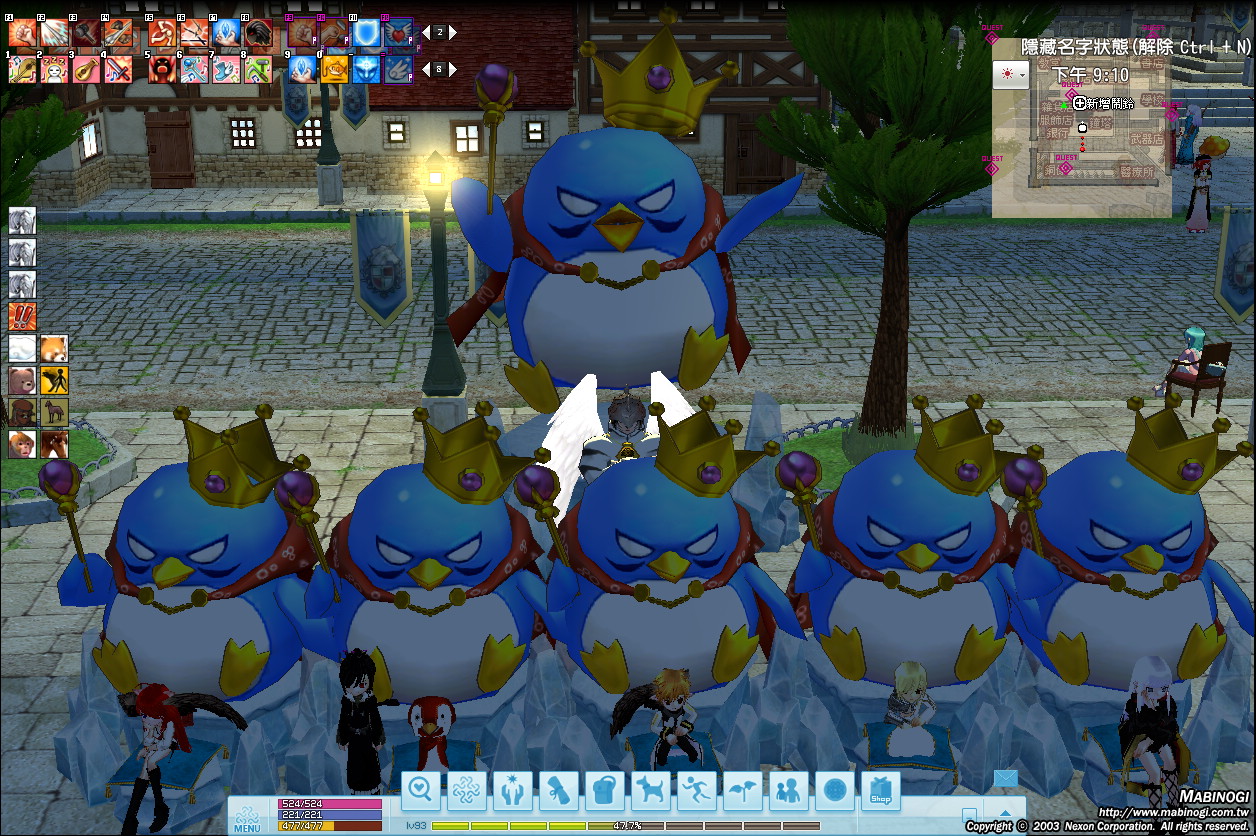
Task: Open the backpack inventory icon
Action: 604,791
